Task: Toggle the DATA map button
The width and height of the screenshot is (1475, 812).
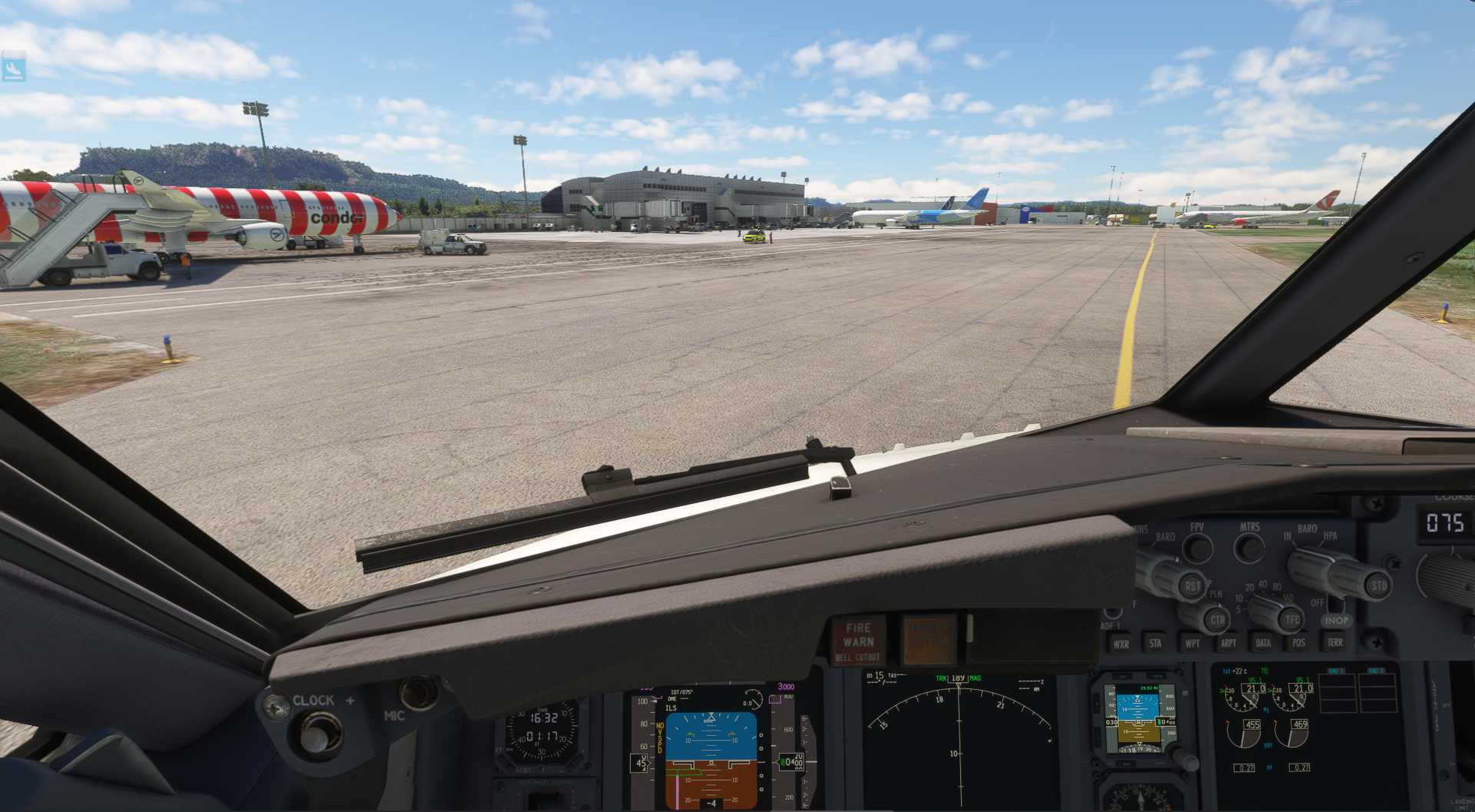Action: coord(1263,643)
